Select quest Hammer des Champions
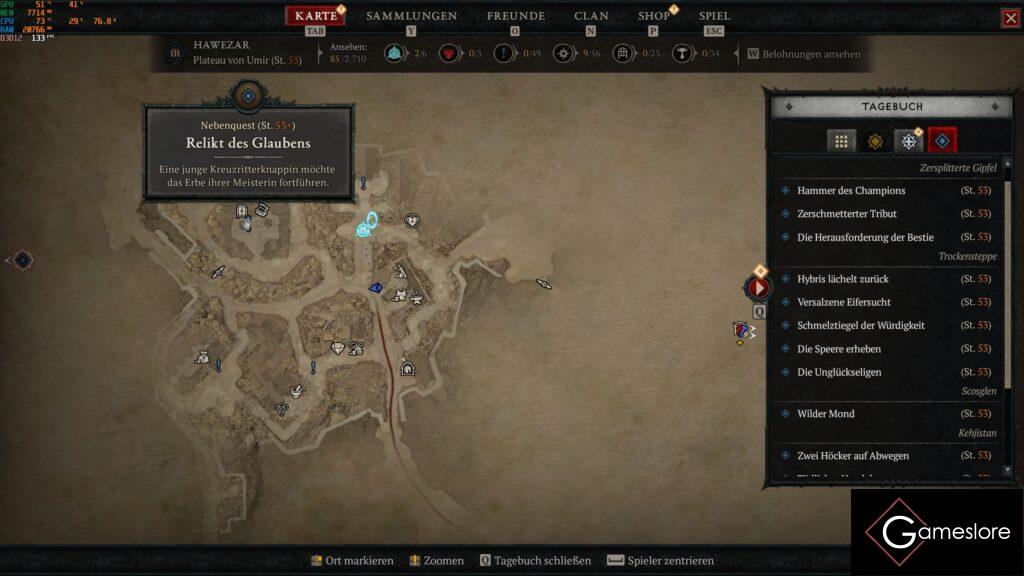Viewport: 1024px width, 576px height. 851,190
